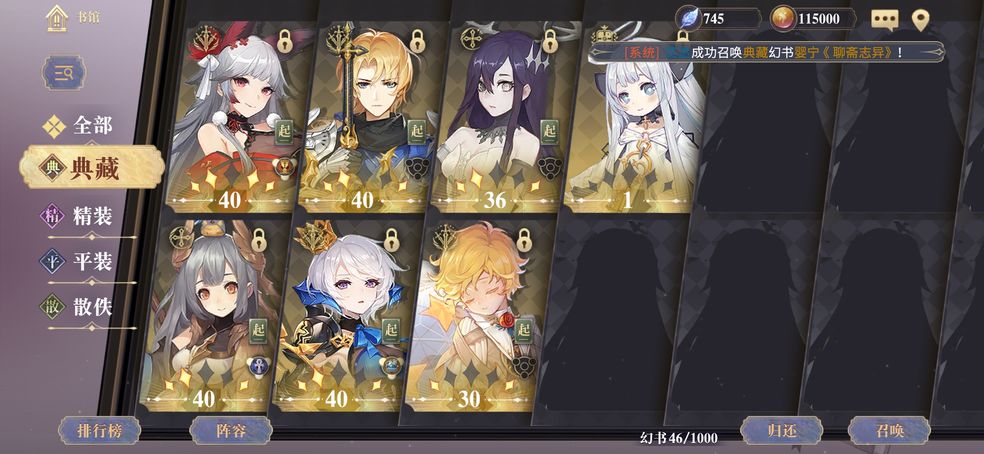This screenshot has height=454, width=984.
Task: Open the 排行榜 leaderboard
Action: click(x=99, y=431)
